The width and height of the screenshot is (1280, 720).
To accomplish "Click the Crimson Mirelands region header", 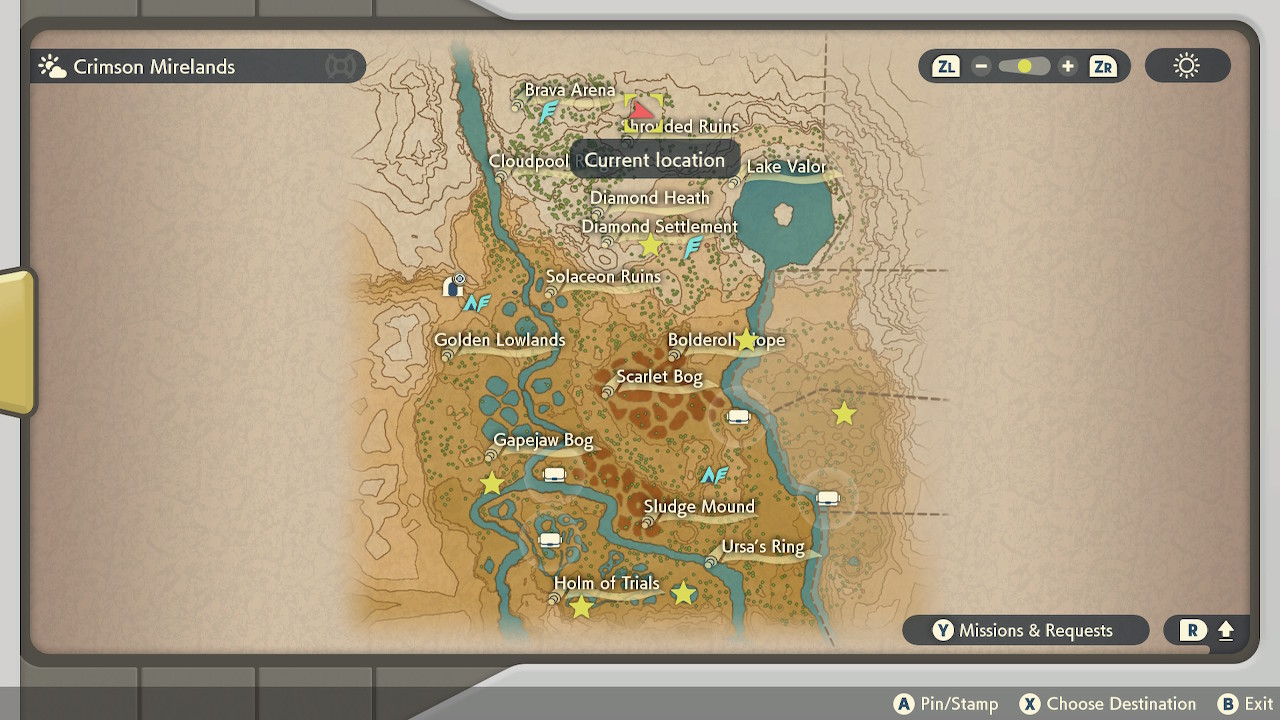I will [x=155, y=66].
